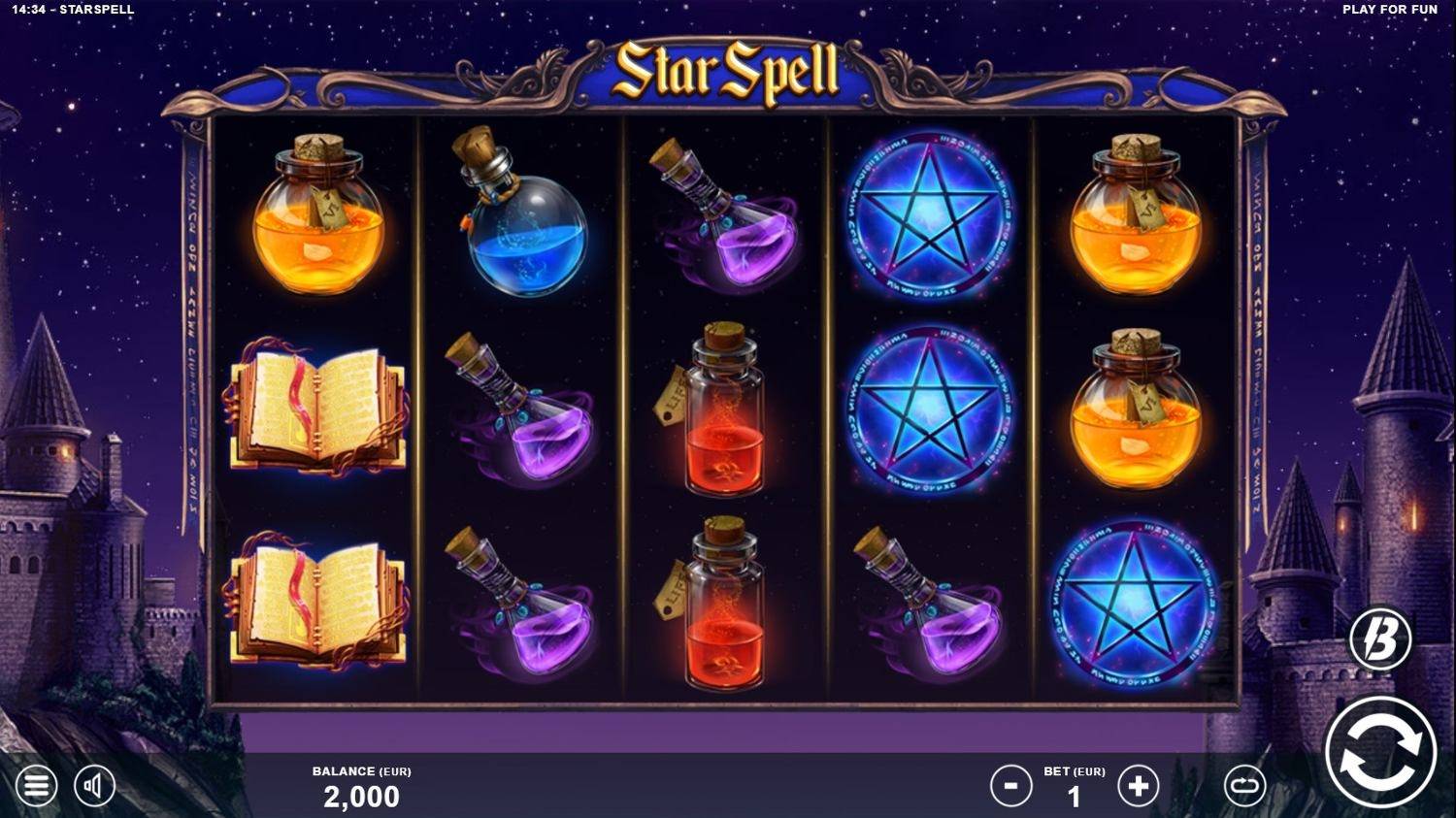Enable autoplay using the loop icon

pos(1245,786)
